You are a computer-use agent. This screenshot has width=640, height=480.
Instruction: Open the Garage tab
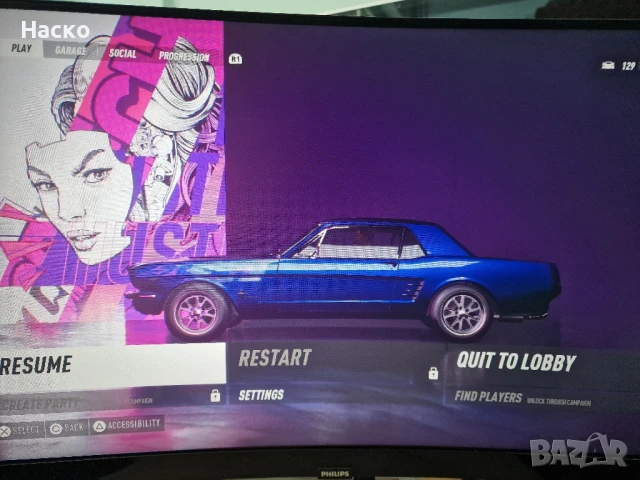70,50
